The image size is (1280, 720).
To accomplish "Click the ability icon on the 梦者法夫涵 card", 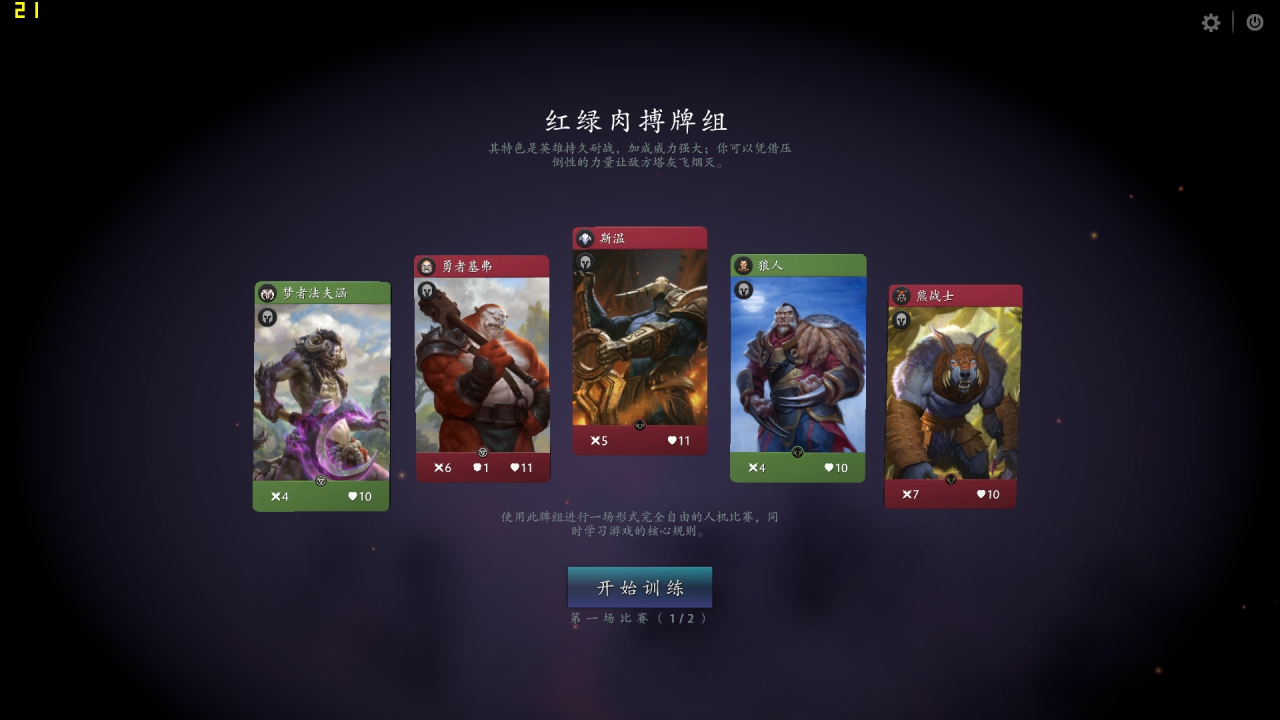I will (x=268, y=318).
